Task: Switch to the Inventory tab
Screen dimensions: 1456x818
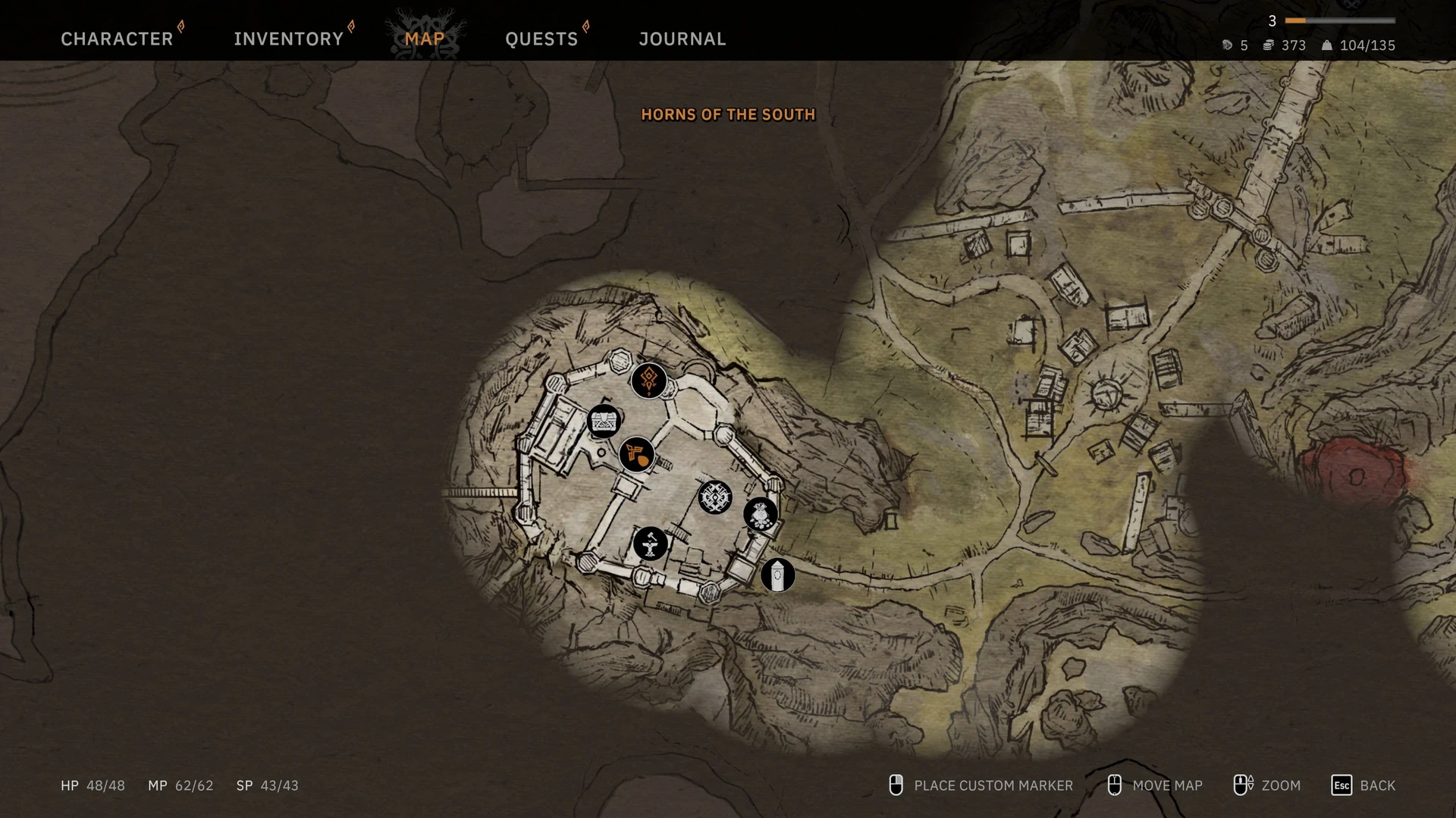Action: click(288, 39)
